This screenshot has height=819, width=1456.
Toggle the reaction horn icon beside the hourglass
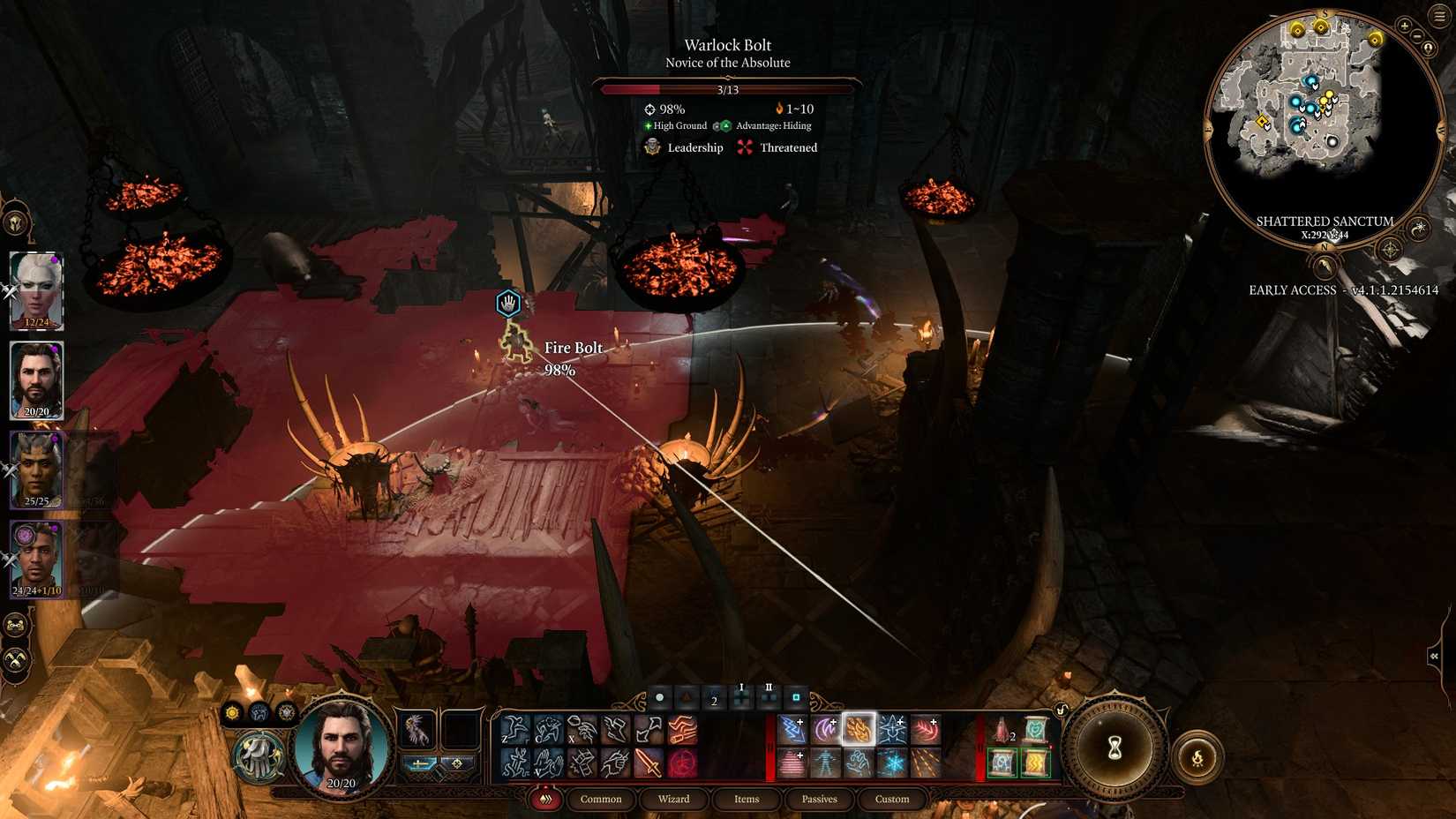tap(1062, 709)
